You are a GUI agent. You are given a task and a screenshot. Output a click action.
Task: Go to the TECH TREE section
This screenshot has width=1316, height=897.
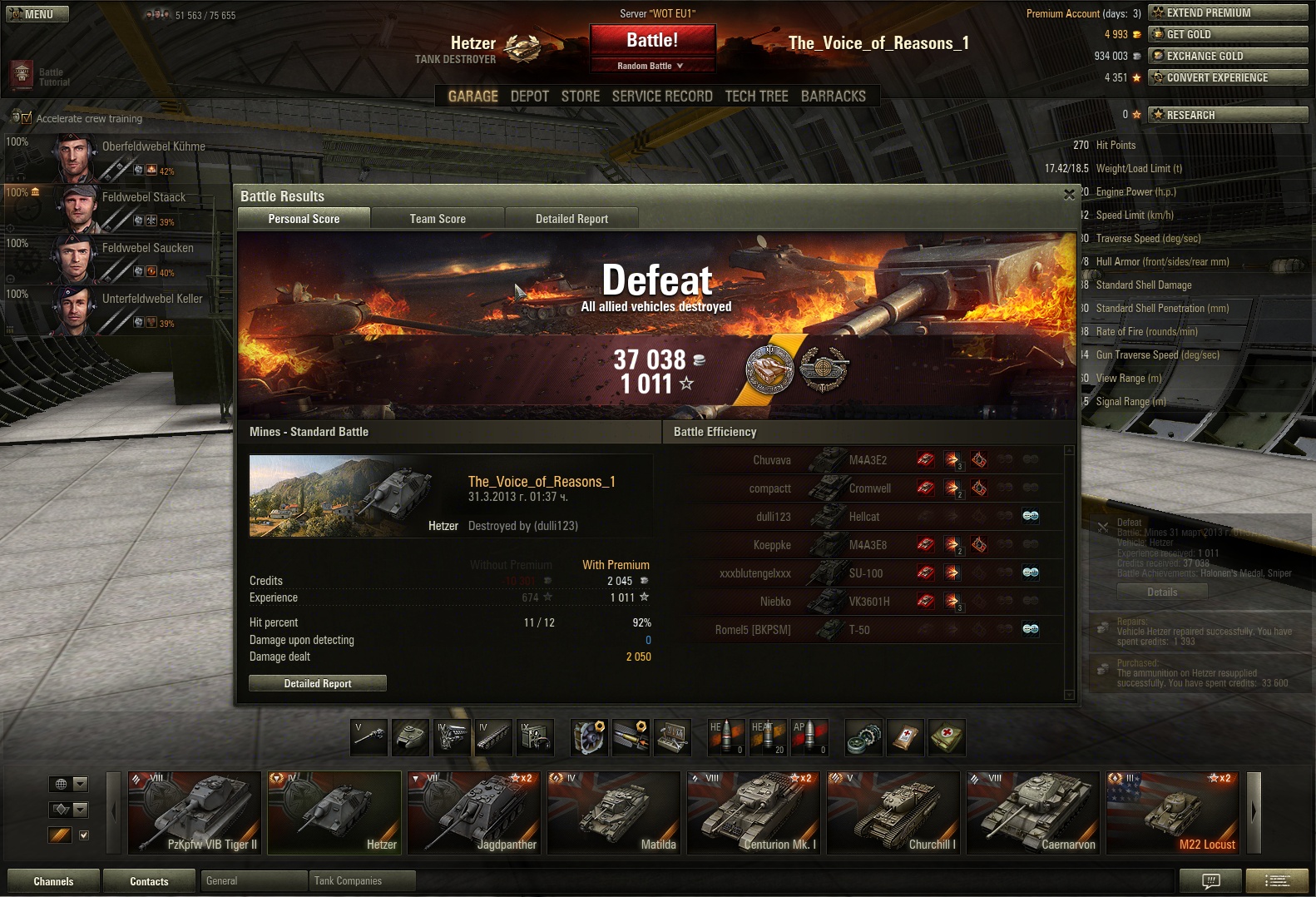coord(756,97)
